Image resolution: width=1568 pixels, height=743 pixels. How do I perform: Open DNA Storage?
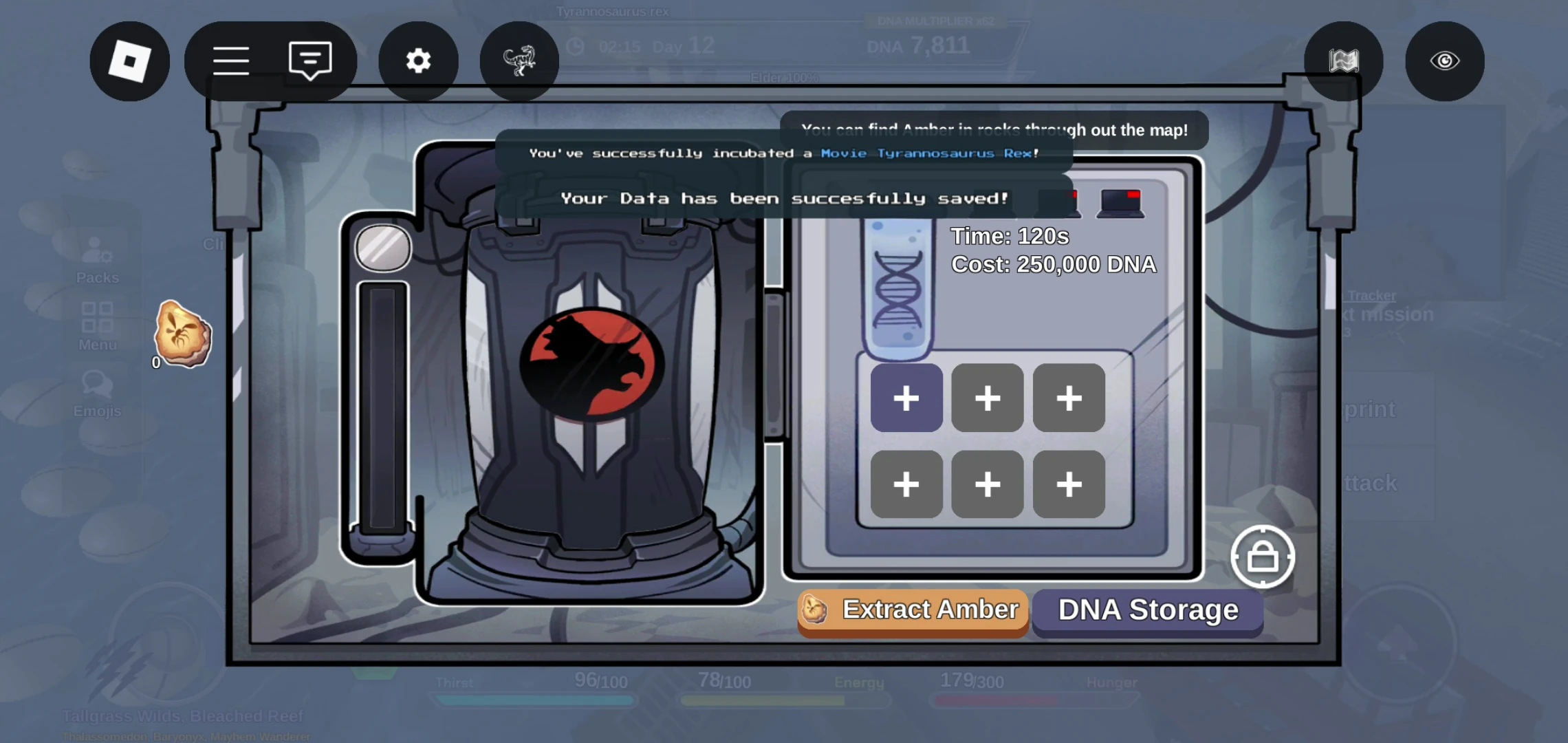click(1147, 610)
